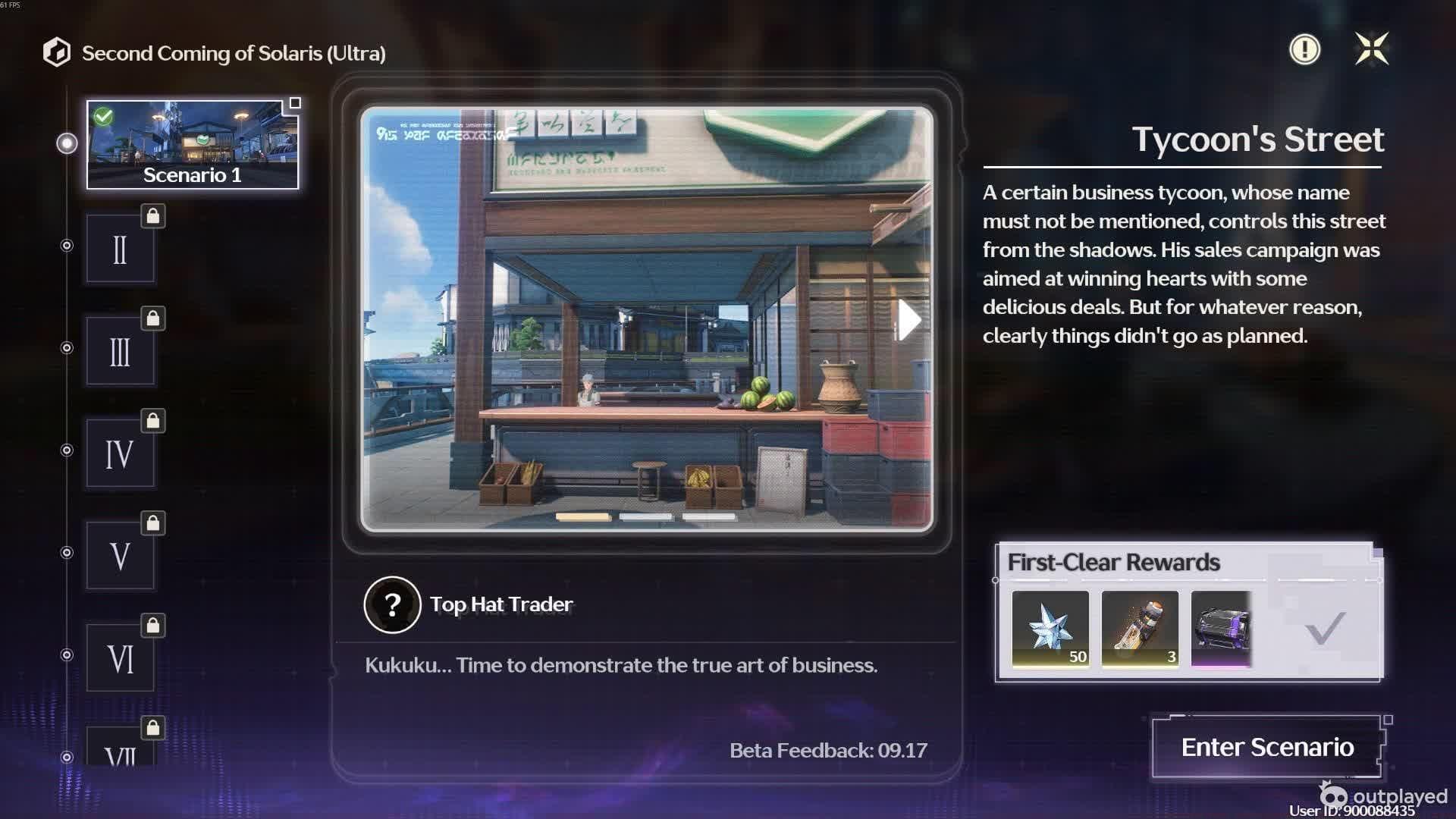Viewport: 1456px width, 819px height.
Task: Choose locked scenario III tile
Action: coord(120,352)
